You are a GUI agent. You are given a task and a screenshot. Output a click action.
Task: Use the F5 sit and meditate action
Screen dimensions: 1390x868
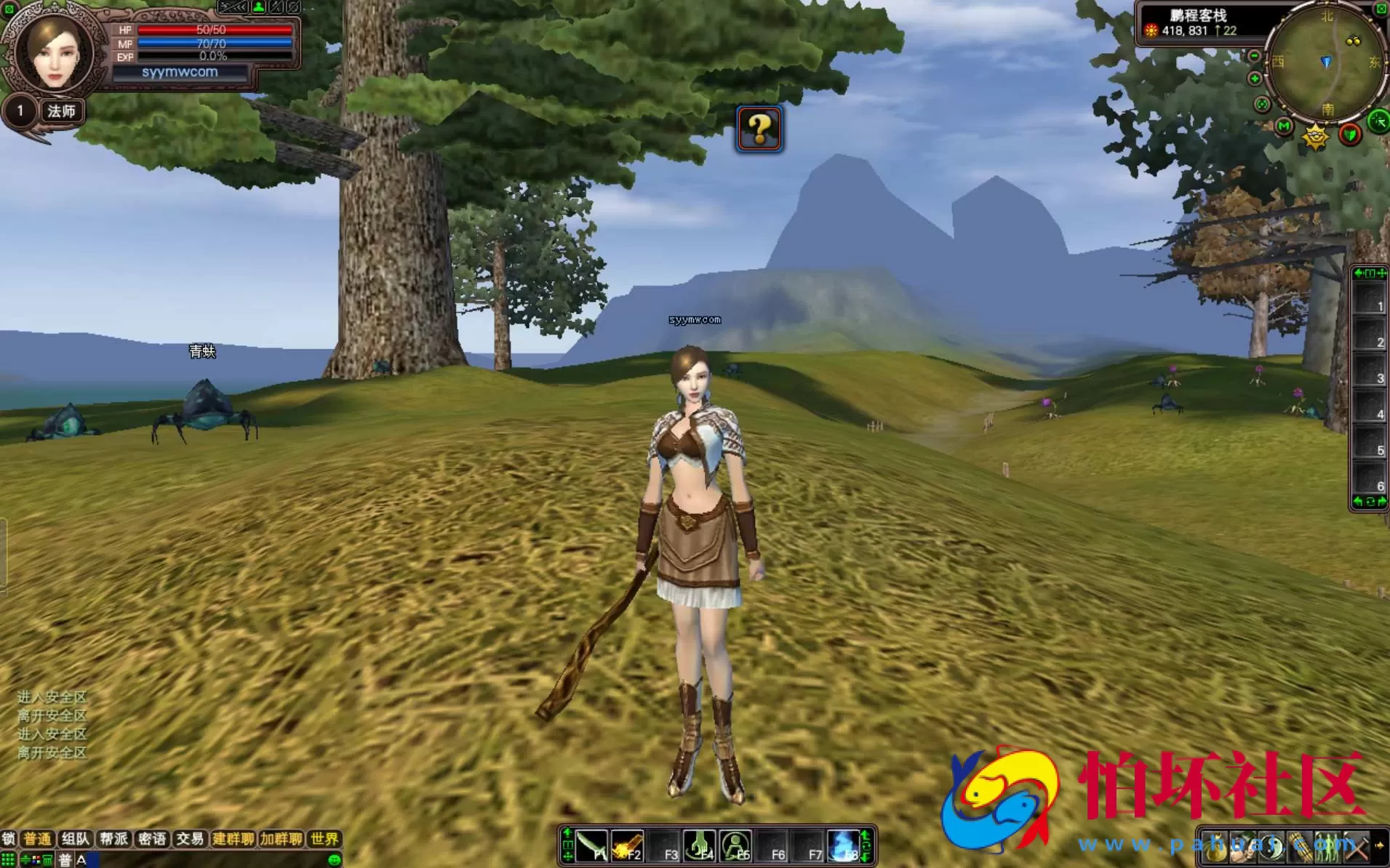(x=735, y=846)
